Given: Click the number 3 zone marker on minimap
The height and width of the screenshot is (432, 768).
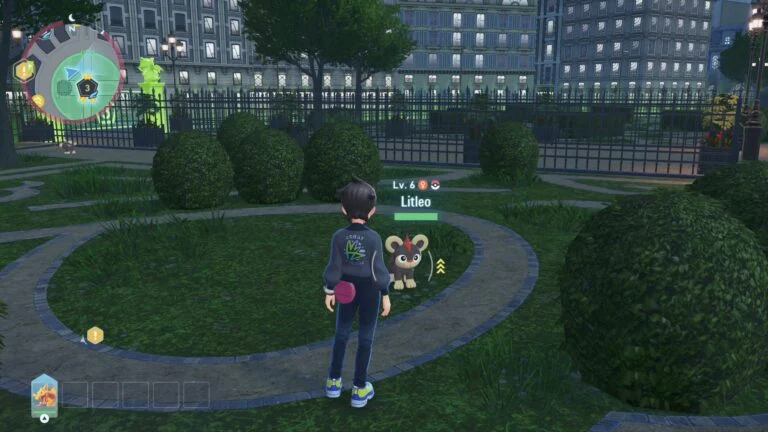Looking at the screenshot, I should (88, 88).
